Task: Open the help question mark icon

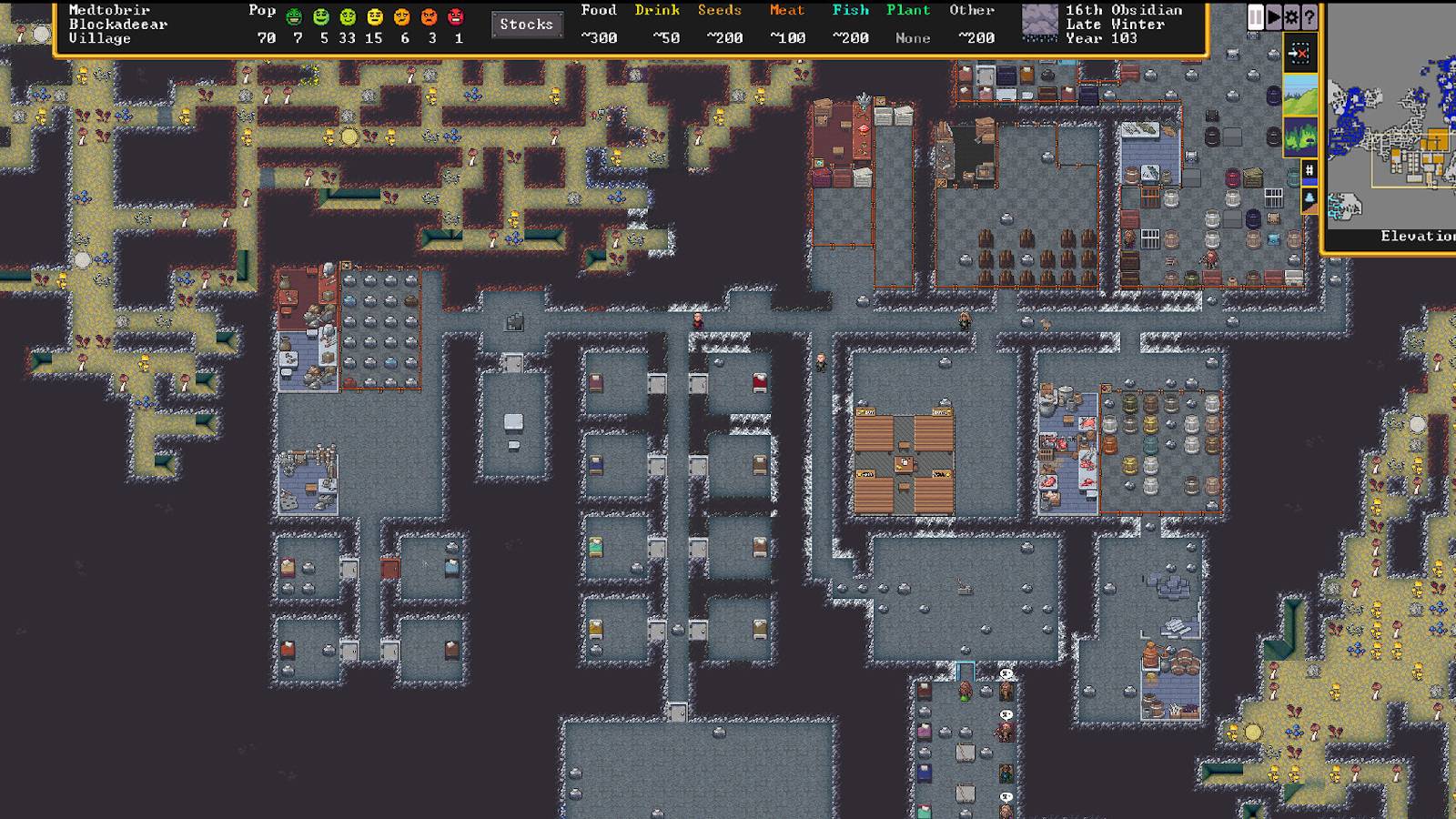Action: click(x=1311, y=15)
